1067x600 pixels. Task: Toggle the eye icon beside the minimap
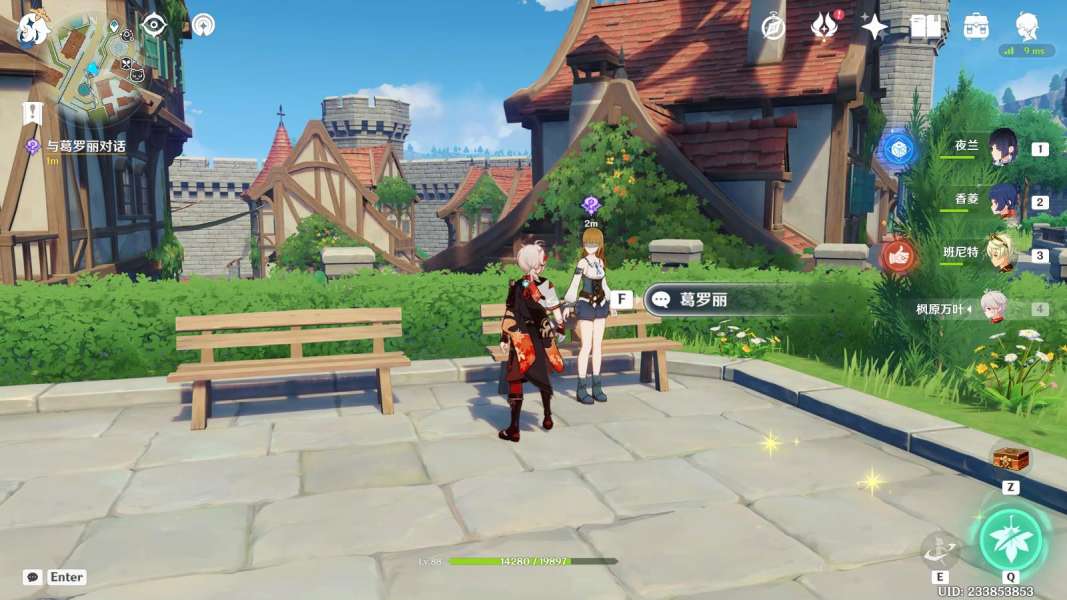[x=153, y=25]
